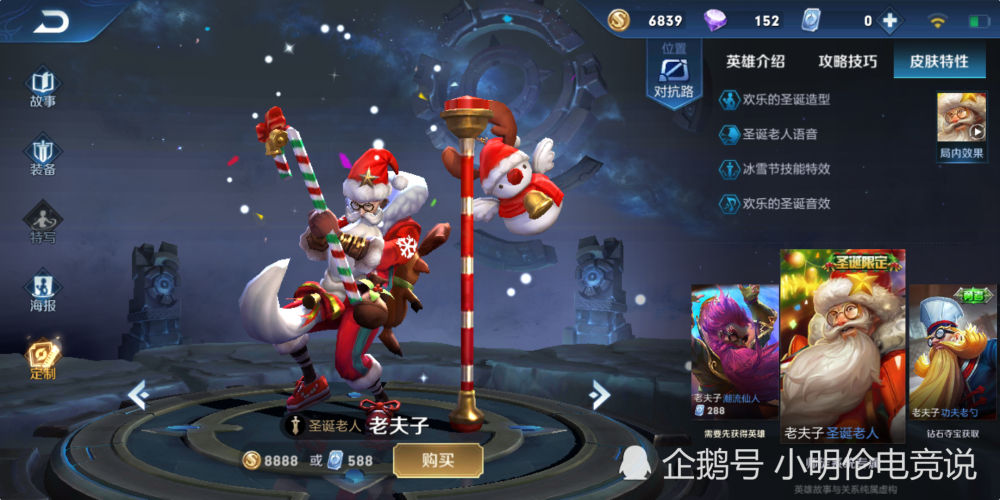Open the 故事 story section

[42, 86]
